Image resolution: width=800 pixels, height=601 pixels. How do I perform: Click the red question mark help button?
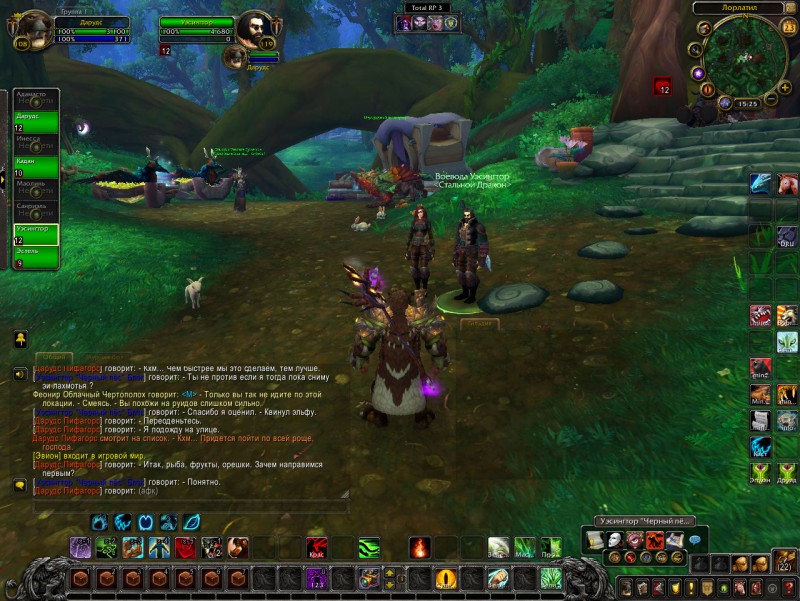click(789, 586)
